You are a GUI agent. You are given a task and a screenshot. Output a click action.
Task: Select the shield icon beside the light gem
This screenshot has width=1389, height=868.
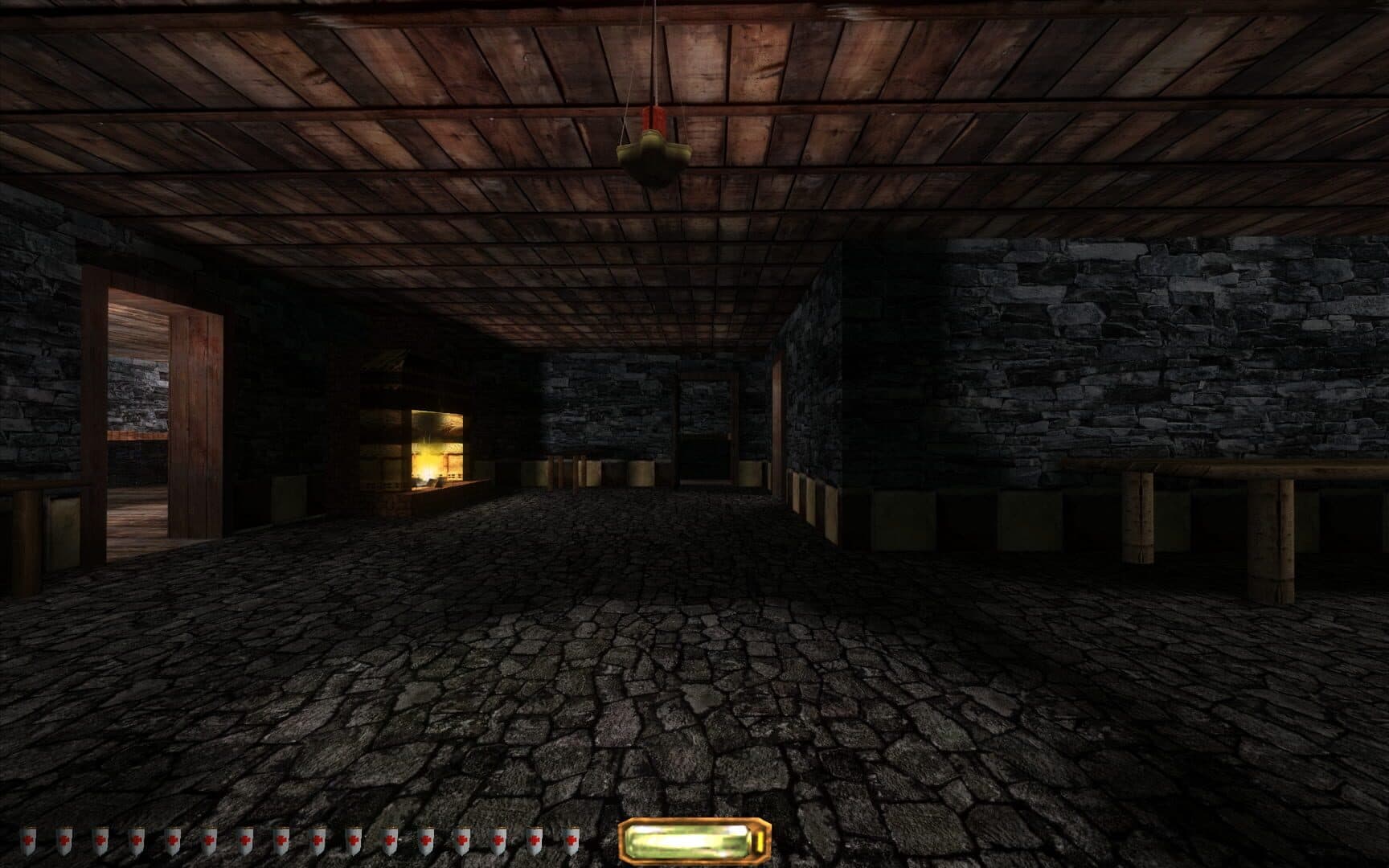[x=569, y=840]
